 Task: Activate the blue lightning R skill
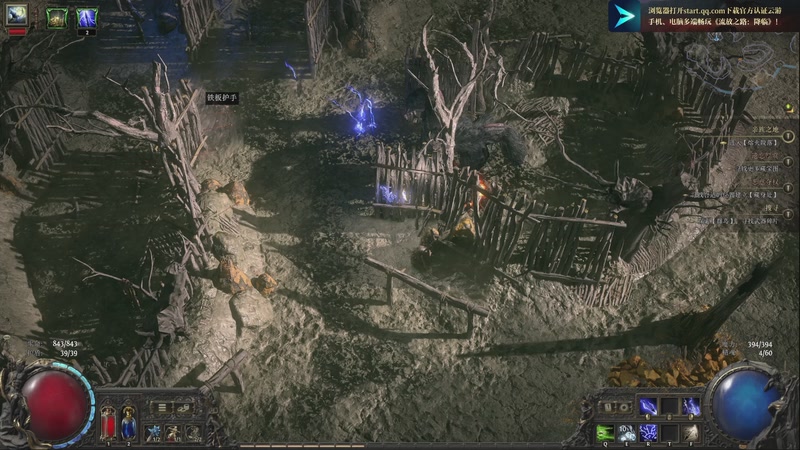point(648,432)
